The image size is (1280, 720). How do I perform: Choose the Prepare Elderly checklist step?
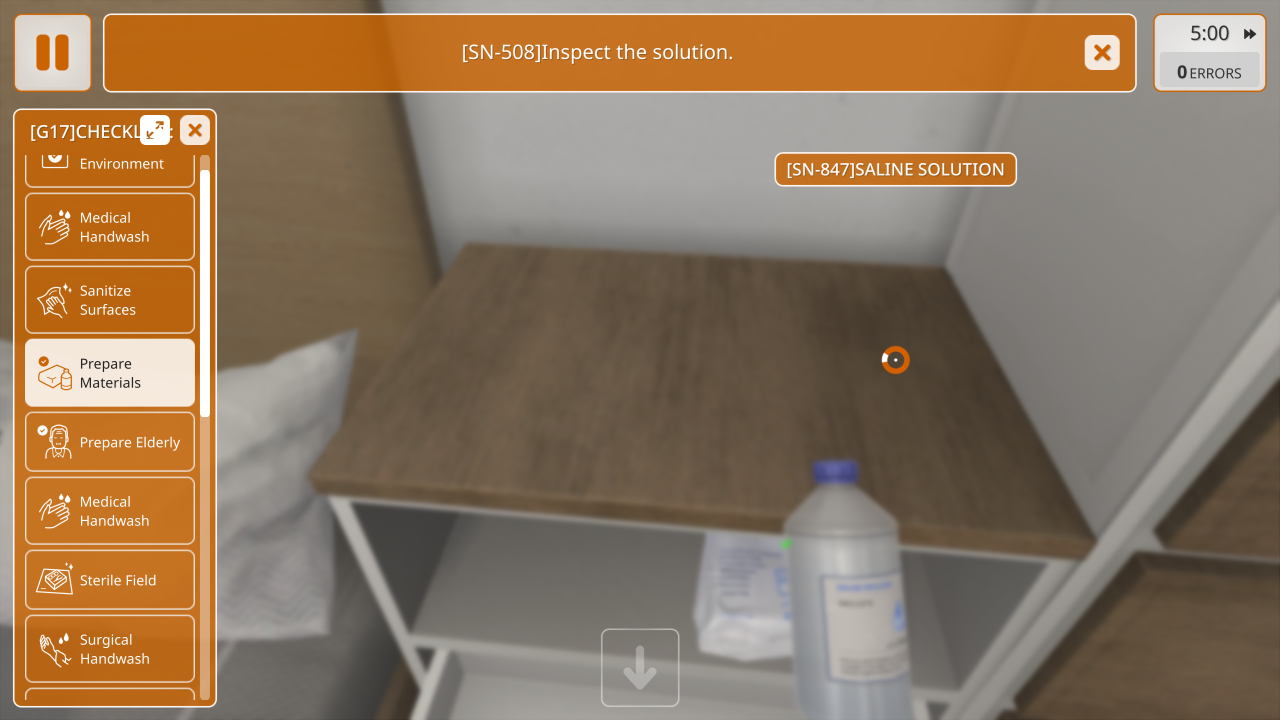coord(110,442)
